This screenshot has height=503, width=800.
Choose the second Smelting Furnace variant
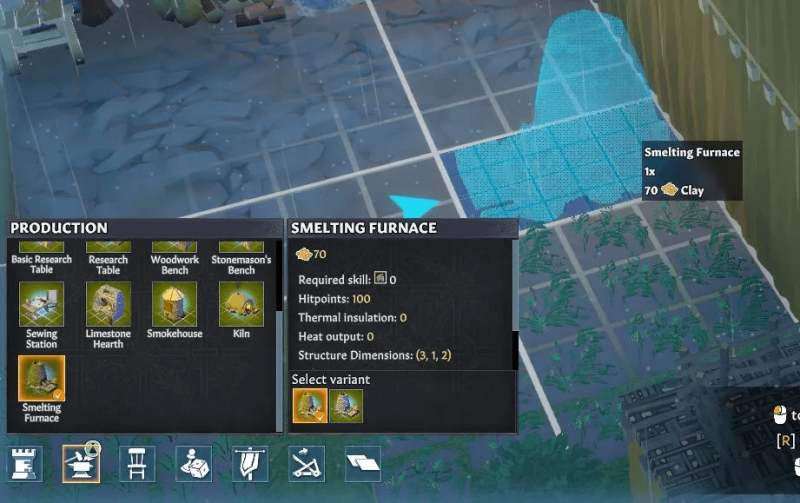coord(346,406)
